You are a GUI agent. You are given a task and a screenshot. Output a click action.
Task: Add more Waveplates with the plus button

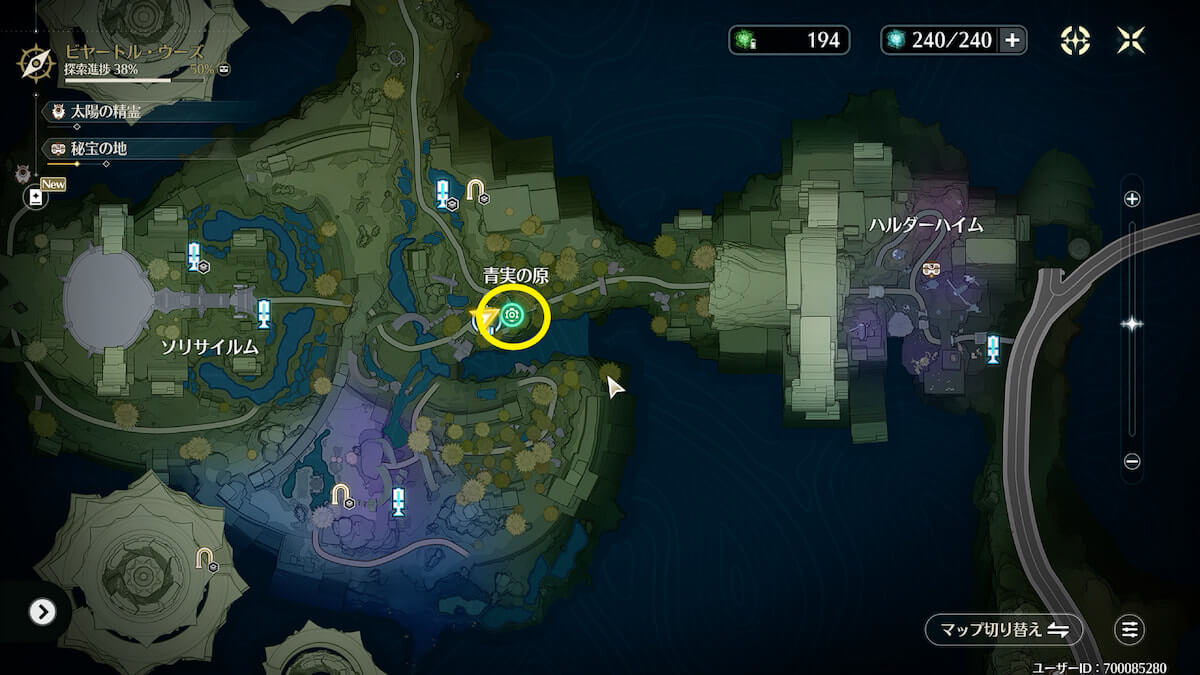click(1012, 40)
